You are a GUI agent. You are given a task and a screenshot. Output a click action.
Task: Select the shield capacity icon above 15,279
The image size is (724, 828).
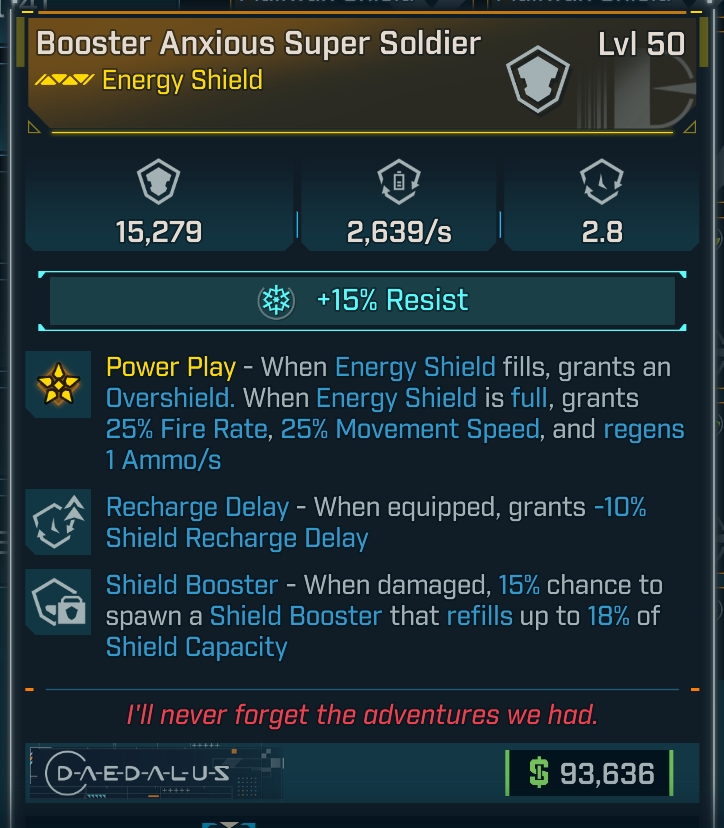click(157, 185)
